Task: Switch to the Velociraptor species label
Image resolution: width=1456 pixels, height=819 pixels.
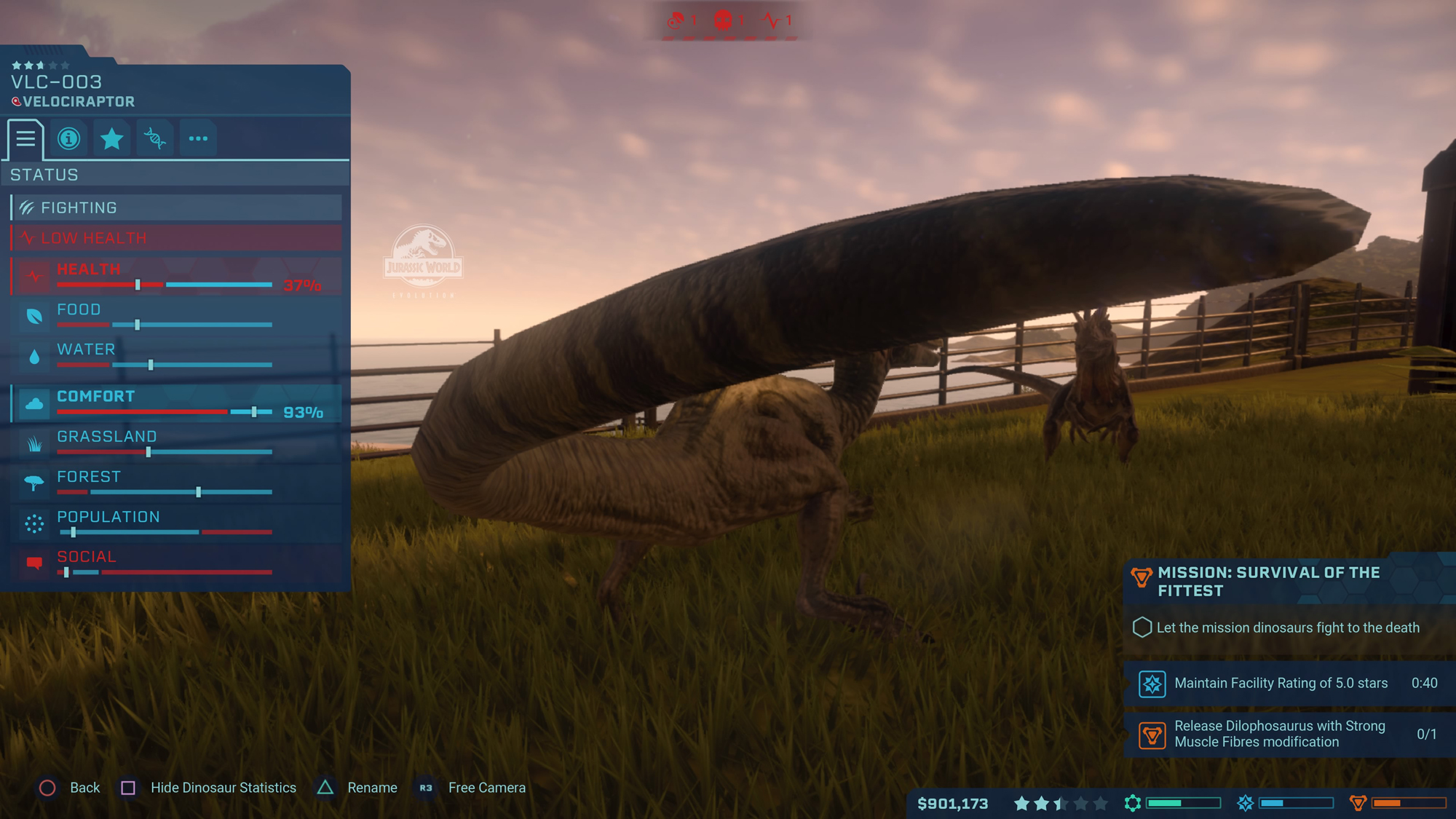Action: 78,102
